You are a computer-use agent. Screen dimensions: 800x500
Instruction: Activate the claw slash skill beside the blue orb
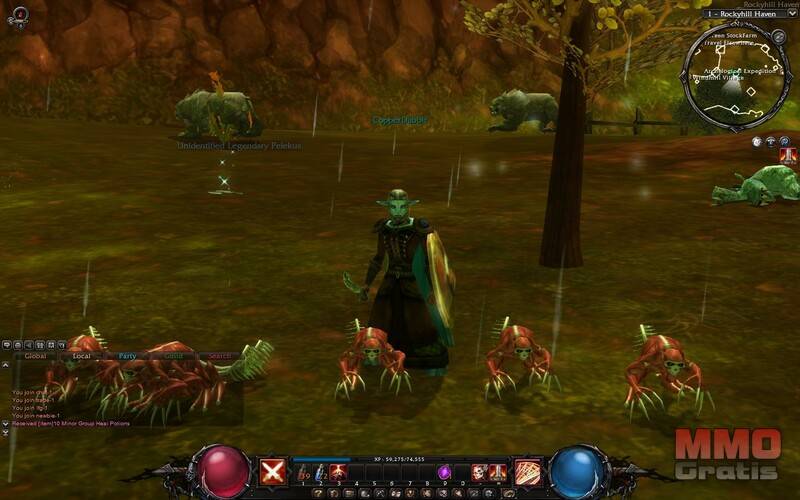pos(528,471)
